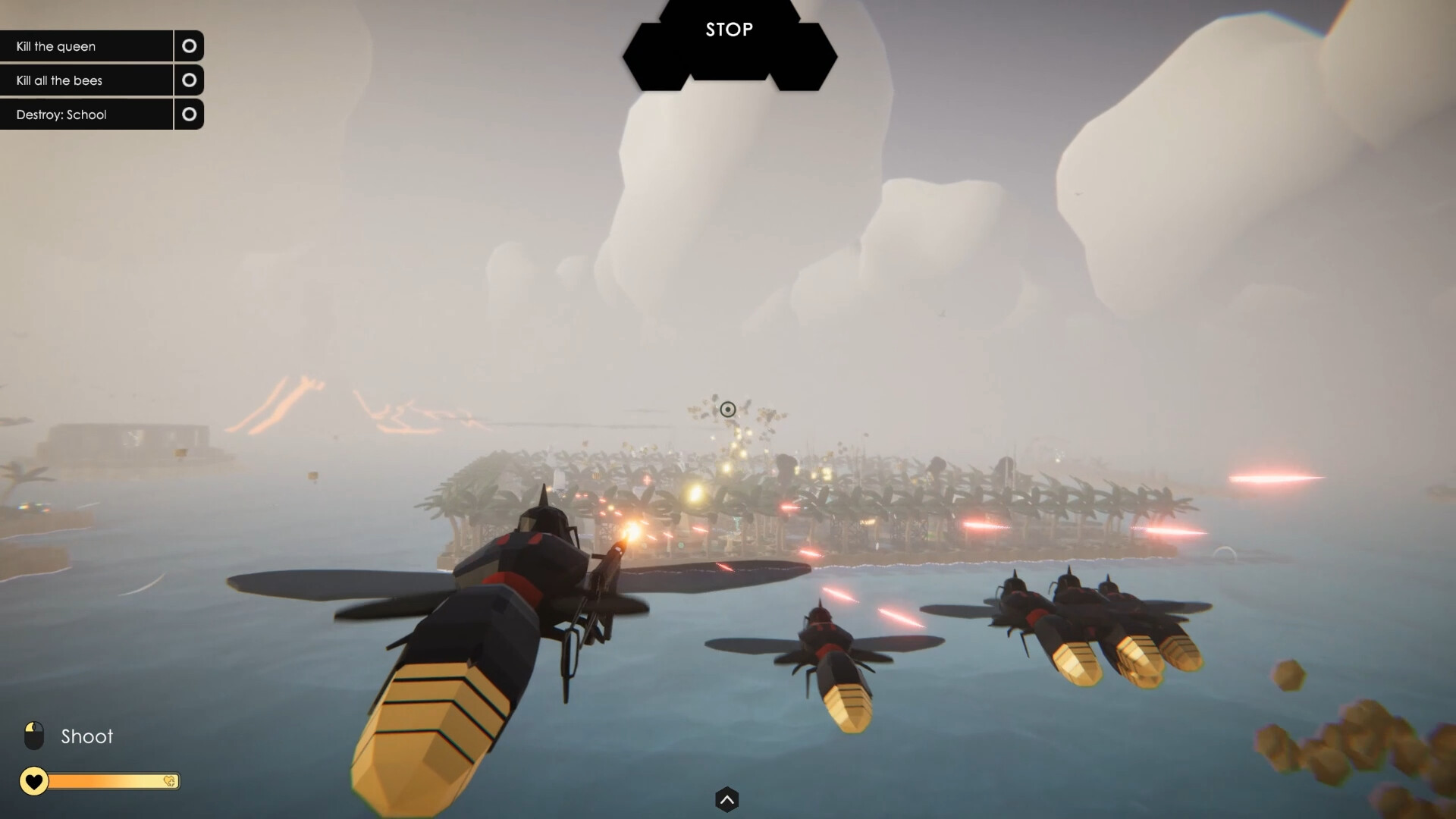Toggle the circle marker next to 'Kill the queen'
Viewport: 1456px width, 819px height.
point(189,45)
